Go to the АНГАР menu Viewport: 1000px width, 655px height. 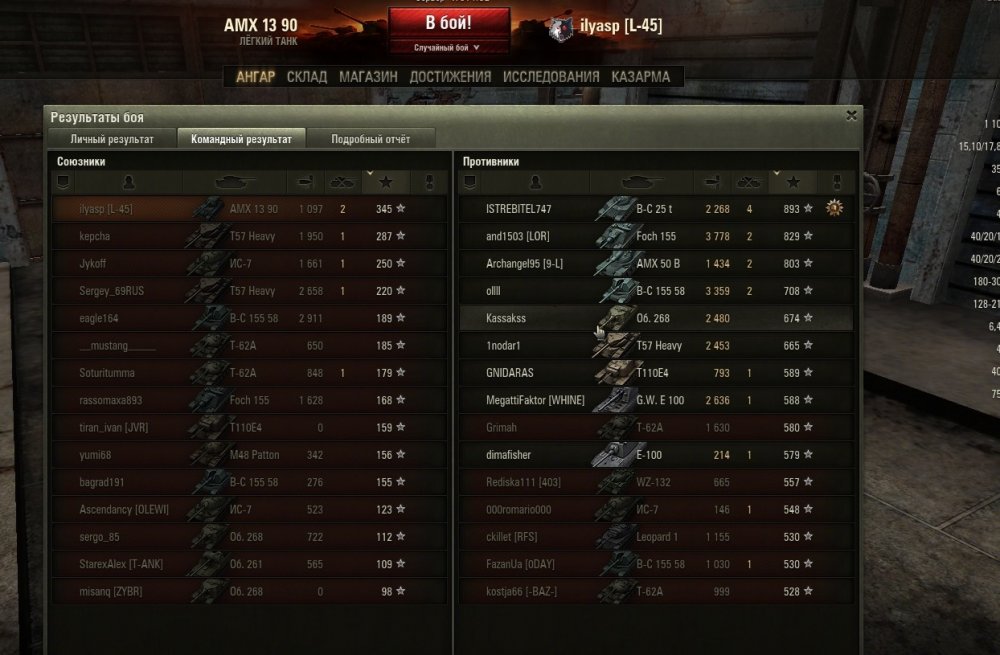255,76
